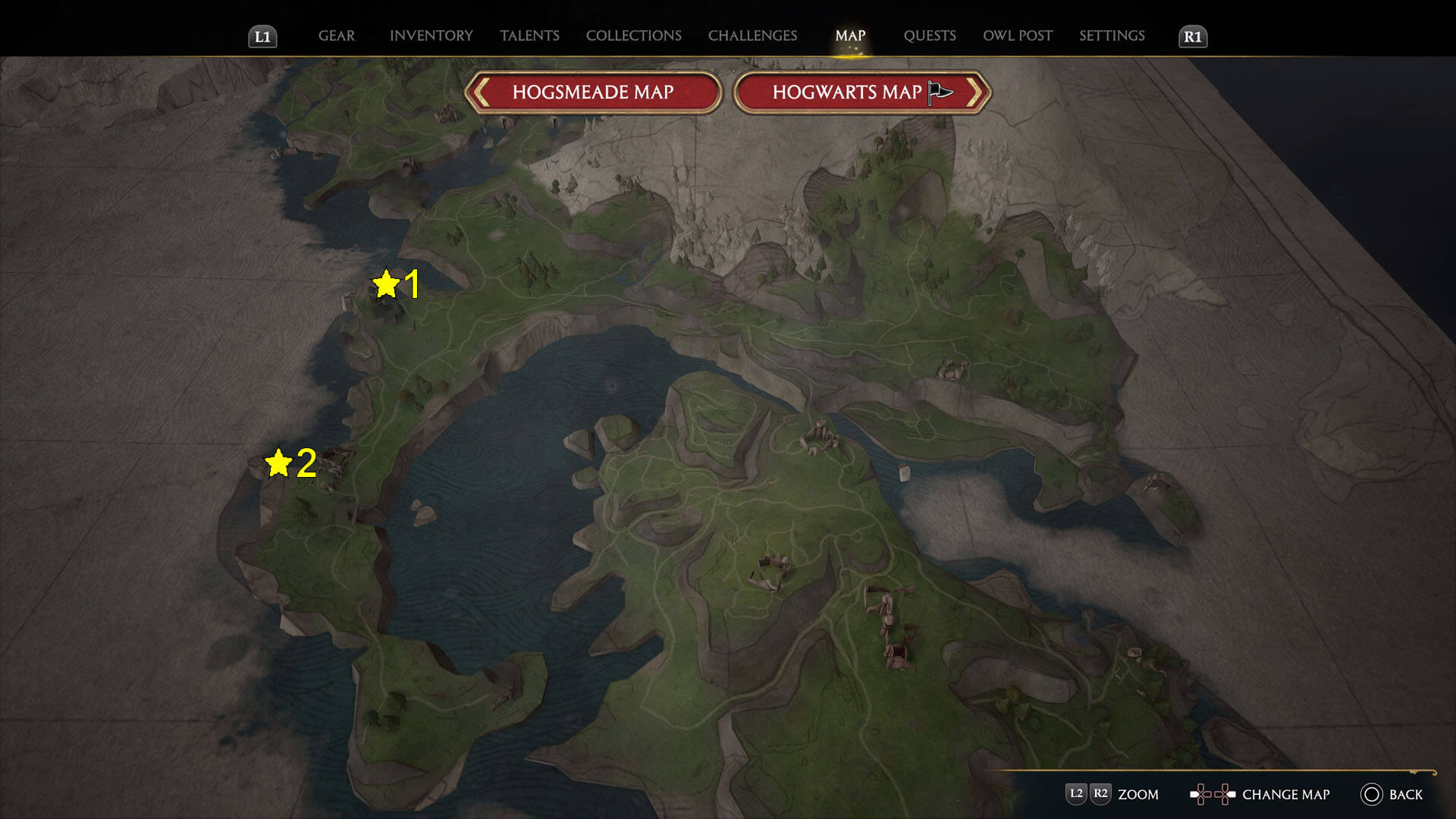The image size is (1456, 819).
Task: Change to the Hogwarts Map
Action: tap(862, 93)
